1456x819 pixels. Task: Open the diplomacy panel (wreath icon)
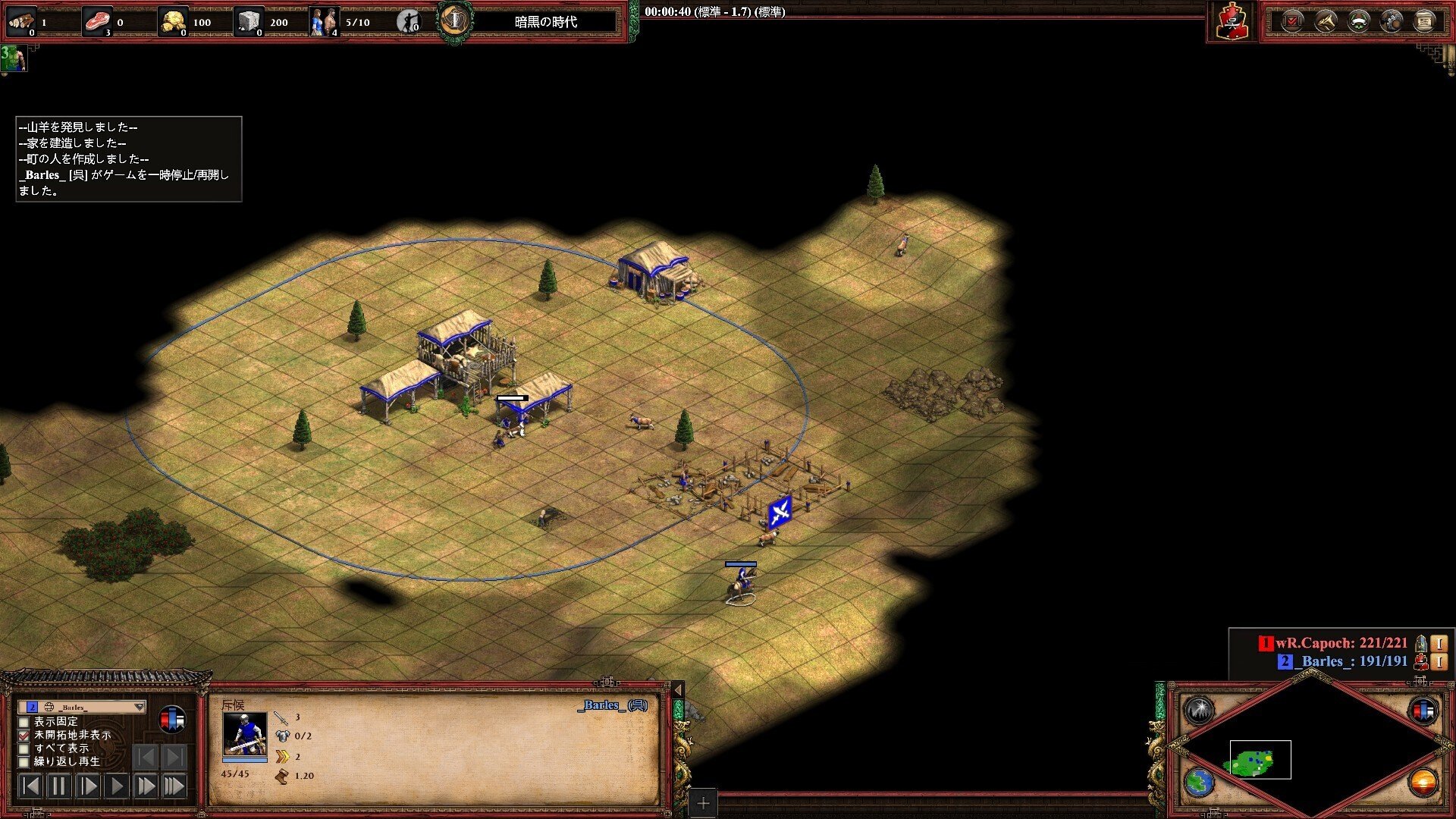tap(1357, 20)
